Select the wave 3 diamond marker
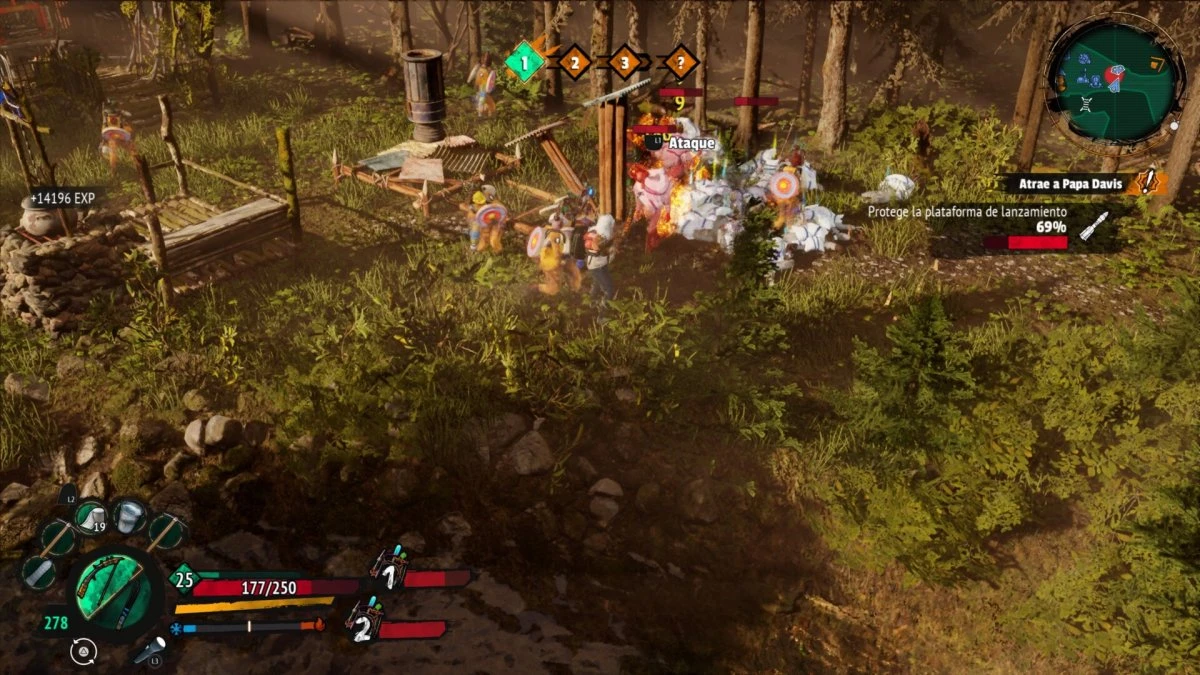 (x=624, y=62)
